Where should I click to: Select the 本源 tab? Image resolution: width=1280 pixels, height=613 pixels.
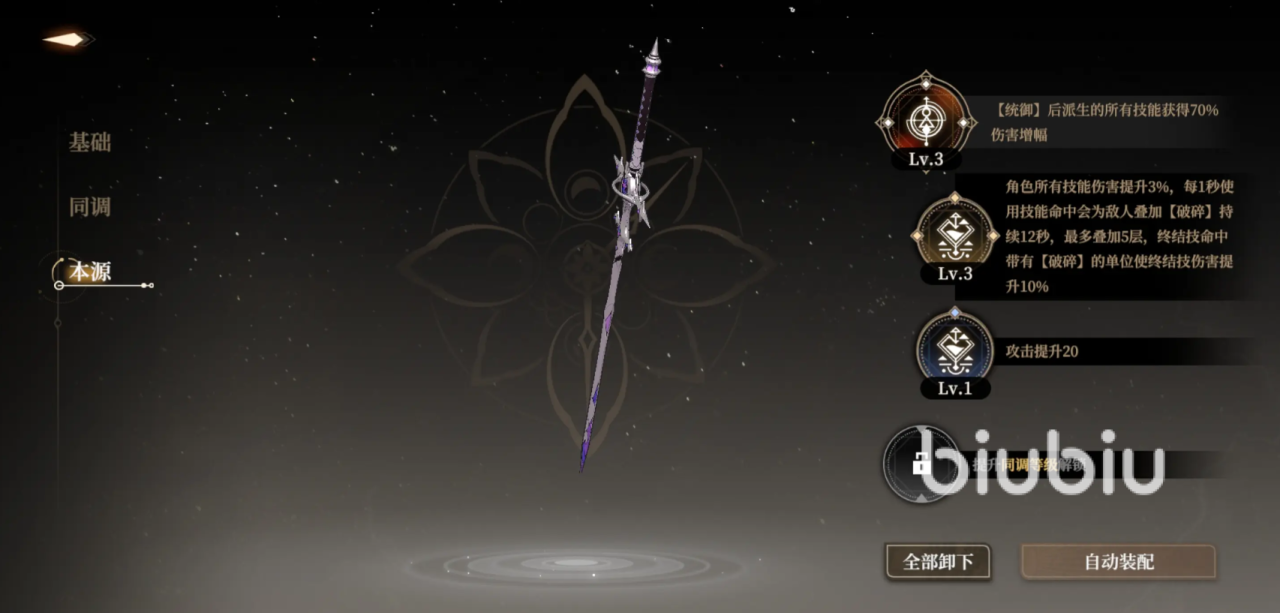pyautogui.click(x=90, y=271)
